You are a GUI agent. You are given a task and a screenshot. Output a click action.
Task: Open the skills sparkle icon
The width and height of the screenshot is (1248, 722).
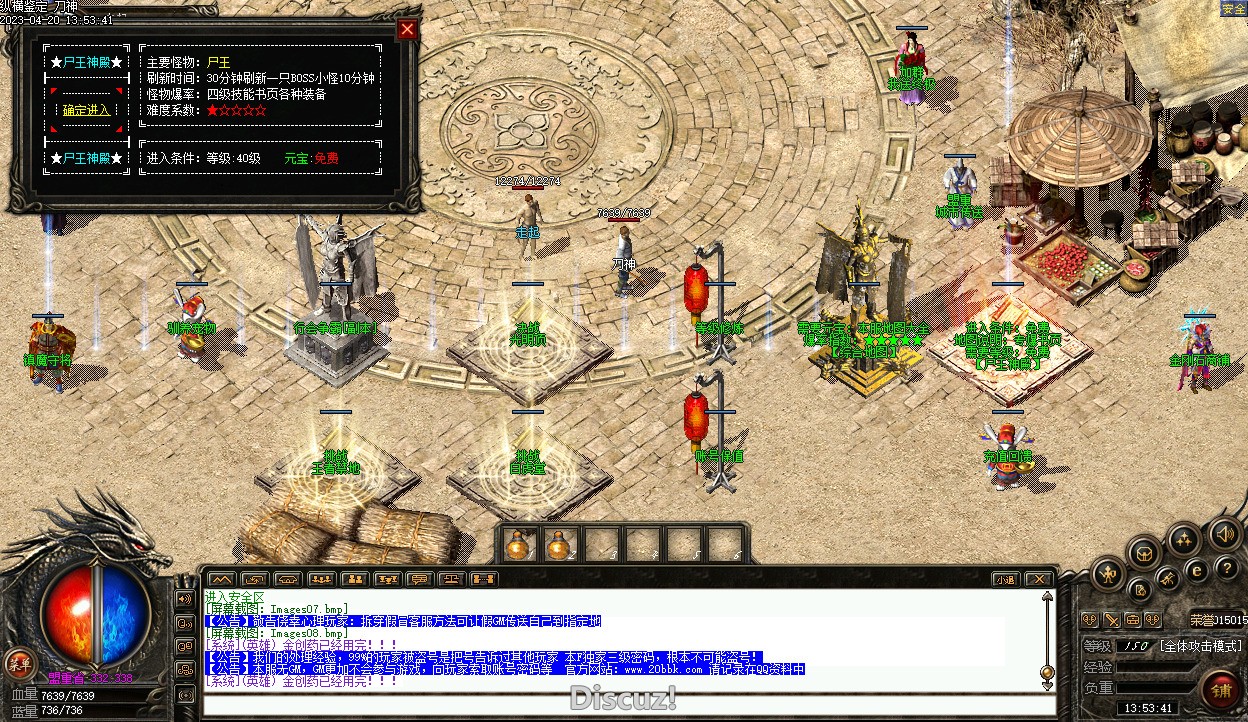tap(1185, 541)
